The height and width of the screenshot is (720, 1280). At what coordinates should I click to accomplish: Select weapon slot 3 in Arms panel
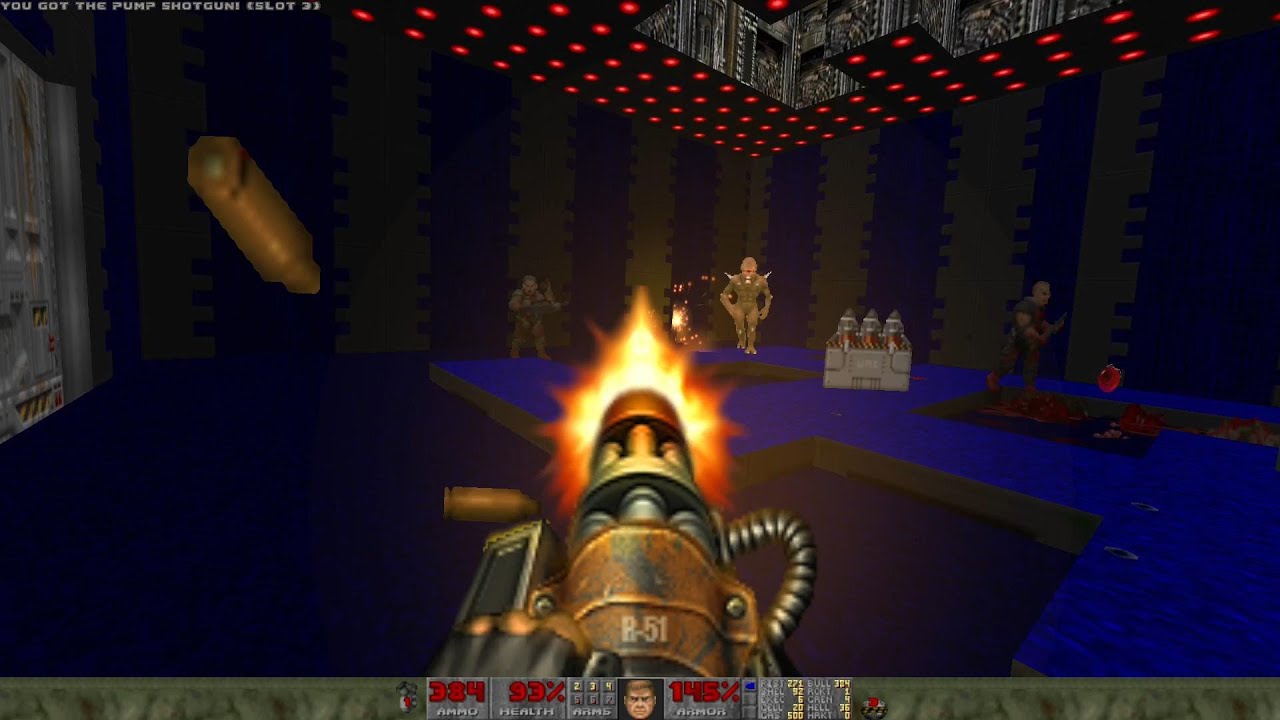click(592, 686)
